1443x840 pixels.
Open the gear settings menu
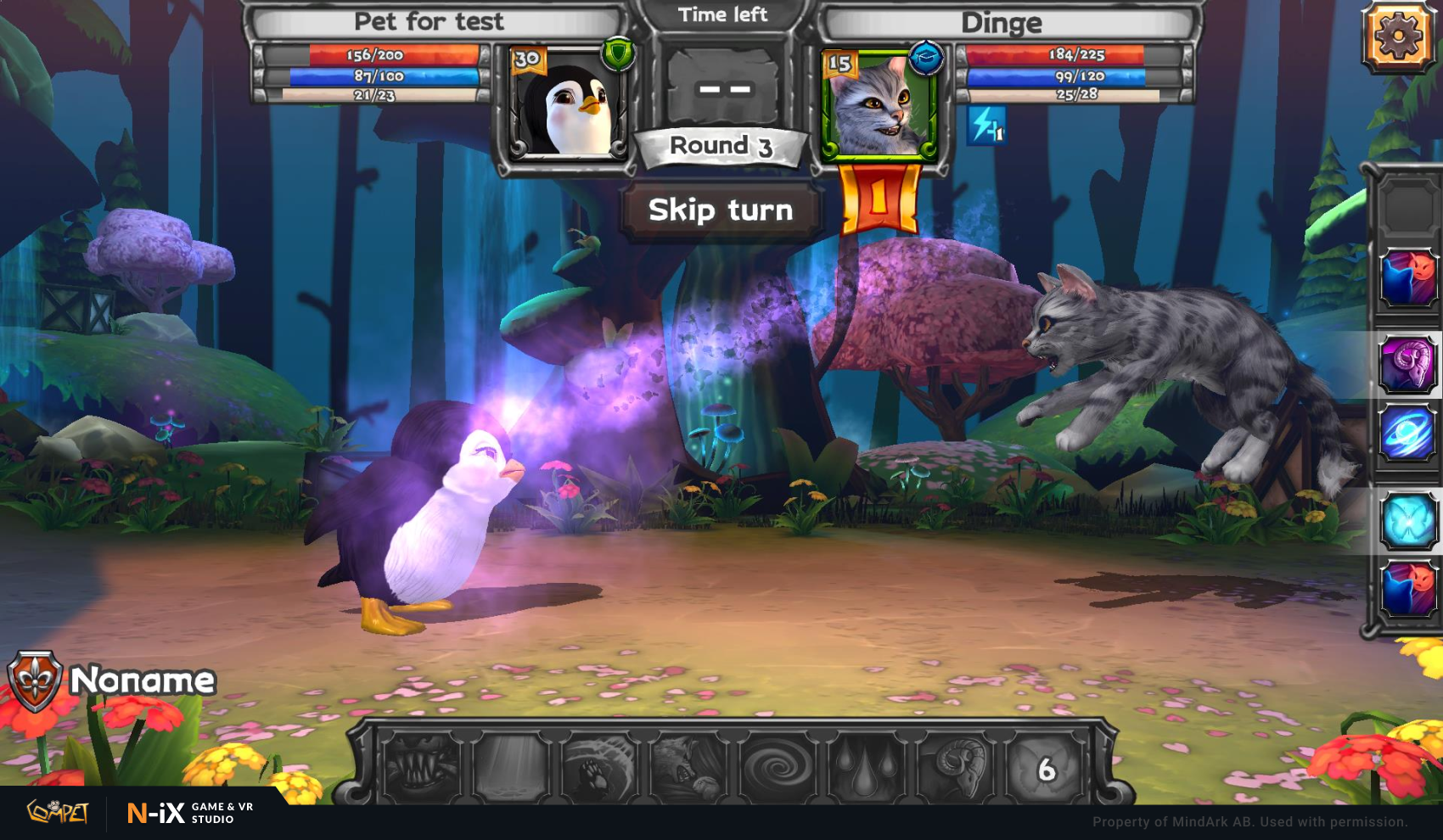(1397, 37)
